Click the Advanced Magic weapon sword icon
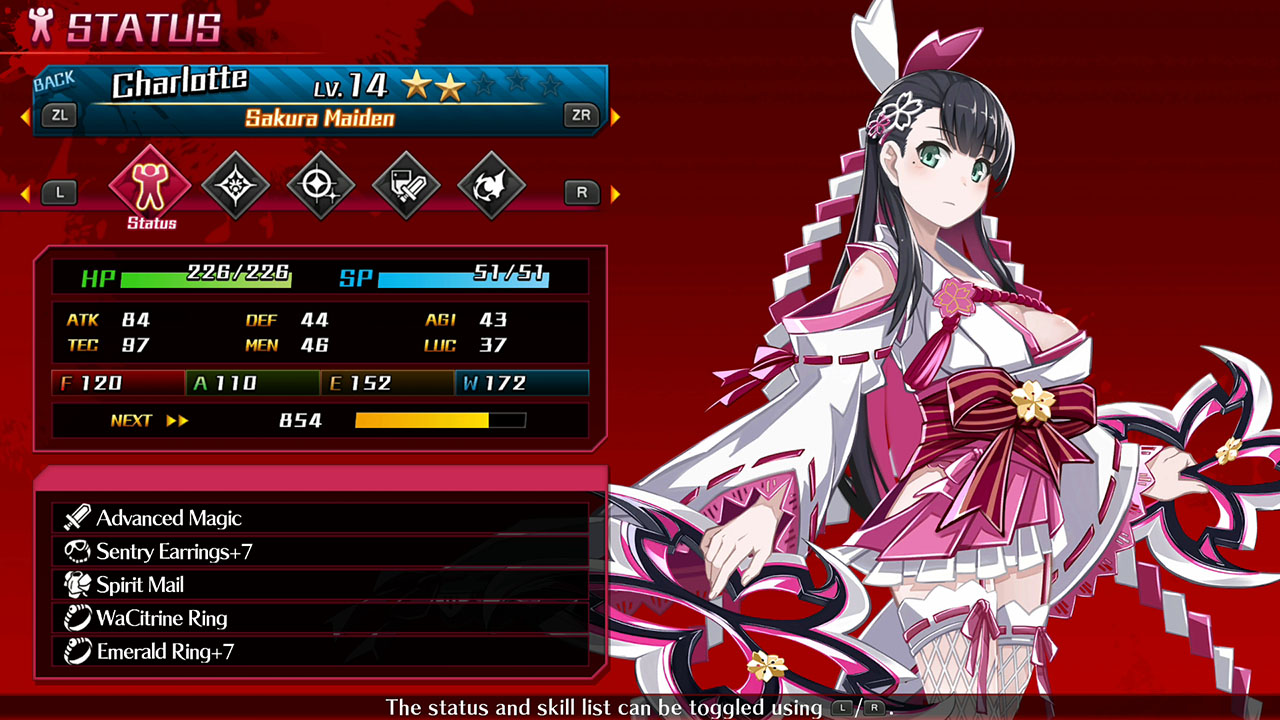The width and height of the screenshot is (1280, 720). click(75, 518)
